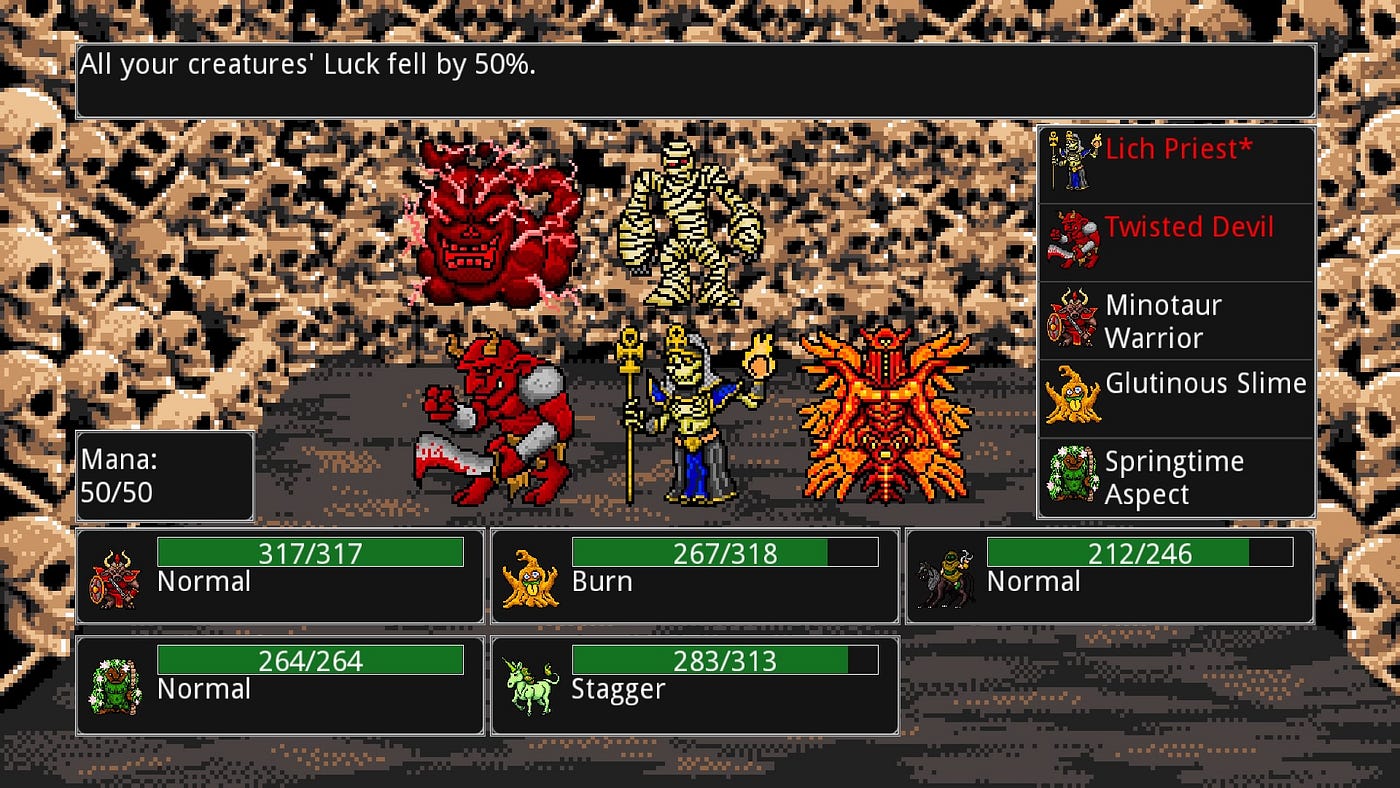Image resolution: width=1400 pixels, height=788 pixels.
Task: Choose Minotaur Warrior in the turn order list
Action: [x=1176, y=321]
